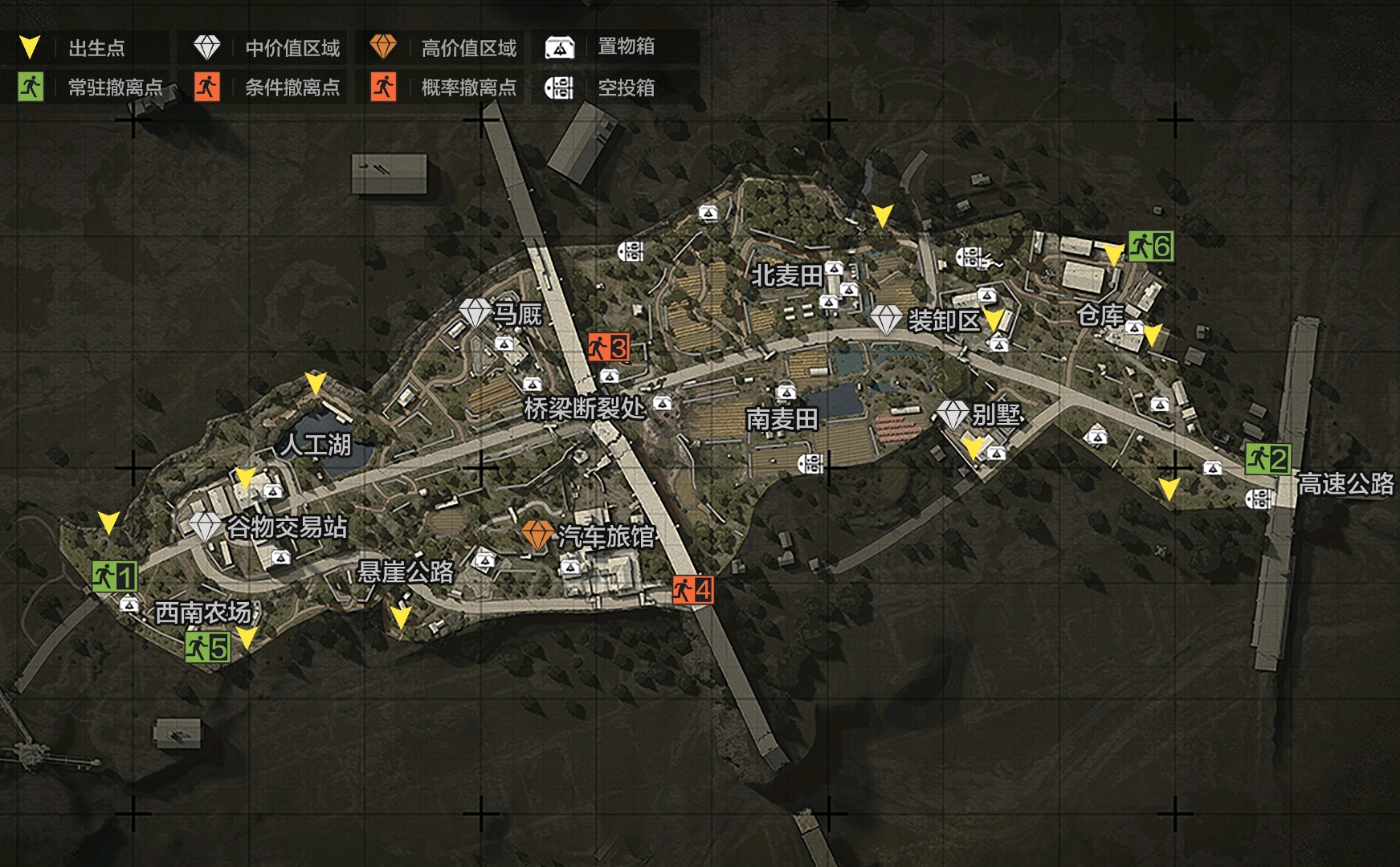The height and width of the screenshot is (867, 1400).
Task: Toggle the 条件撤离点 legend entry
Action: (x=266, y=87)
